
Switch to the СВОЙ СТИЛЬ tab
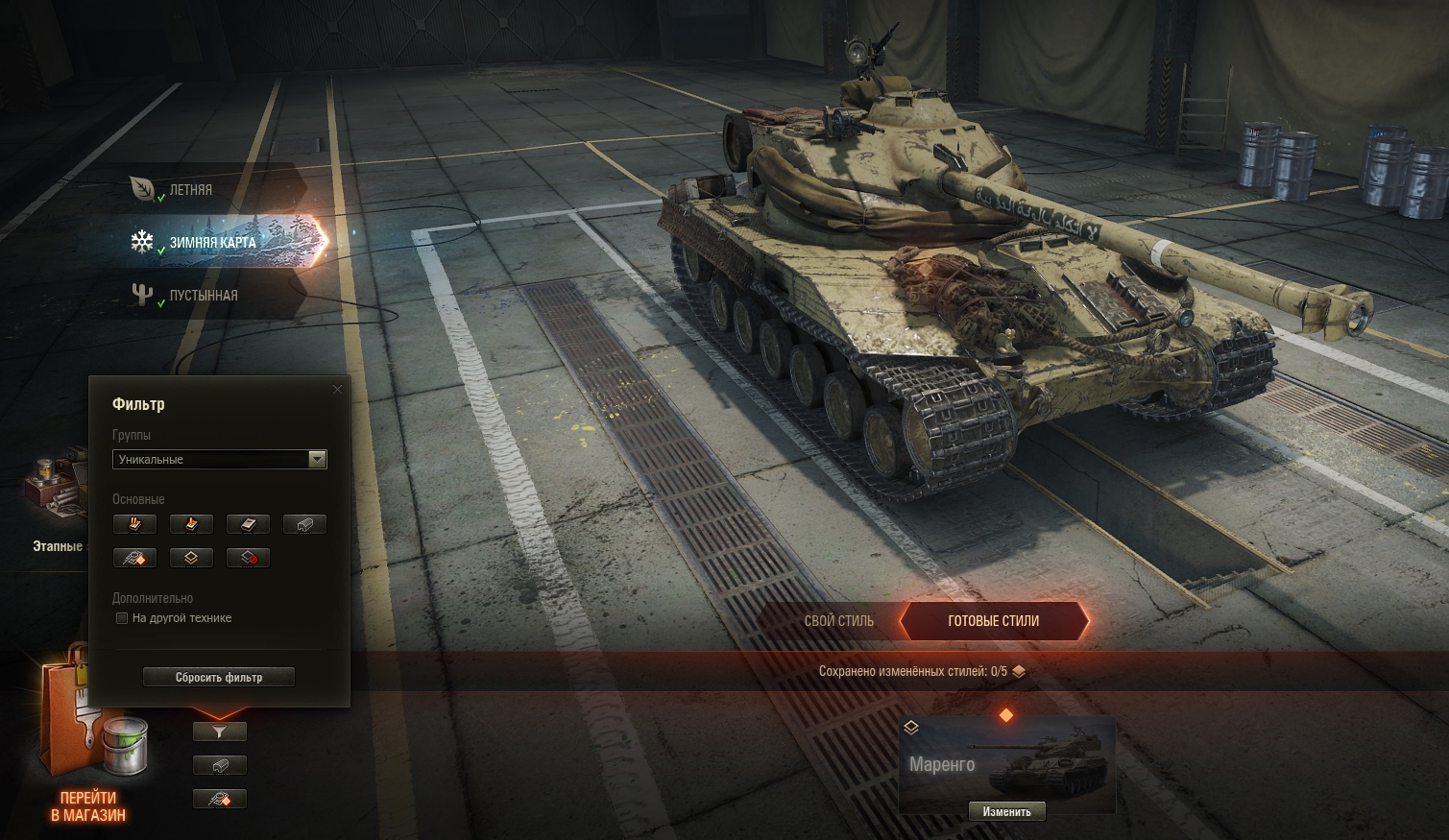click(x=838, y=621)
